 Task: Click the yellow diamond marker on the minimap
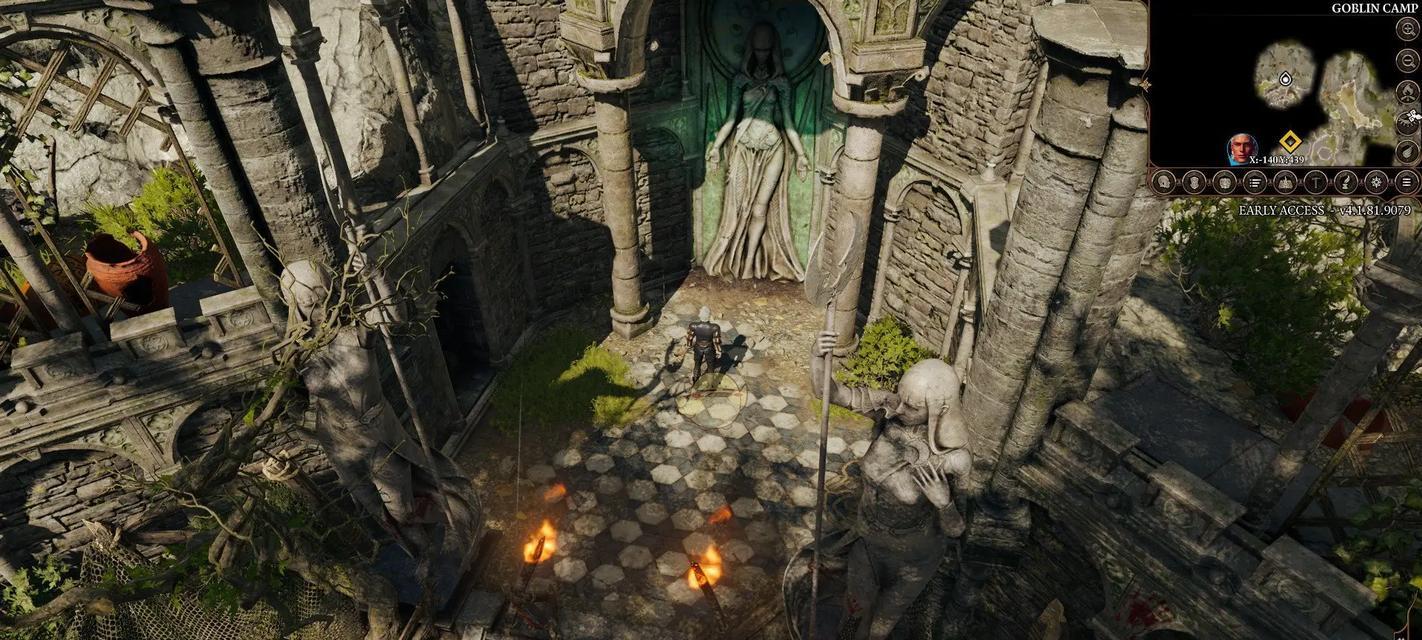pos(1290,141)
